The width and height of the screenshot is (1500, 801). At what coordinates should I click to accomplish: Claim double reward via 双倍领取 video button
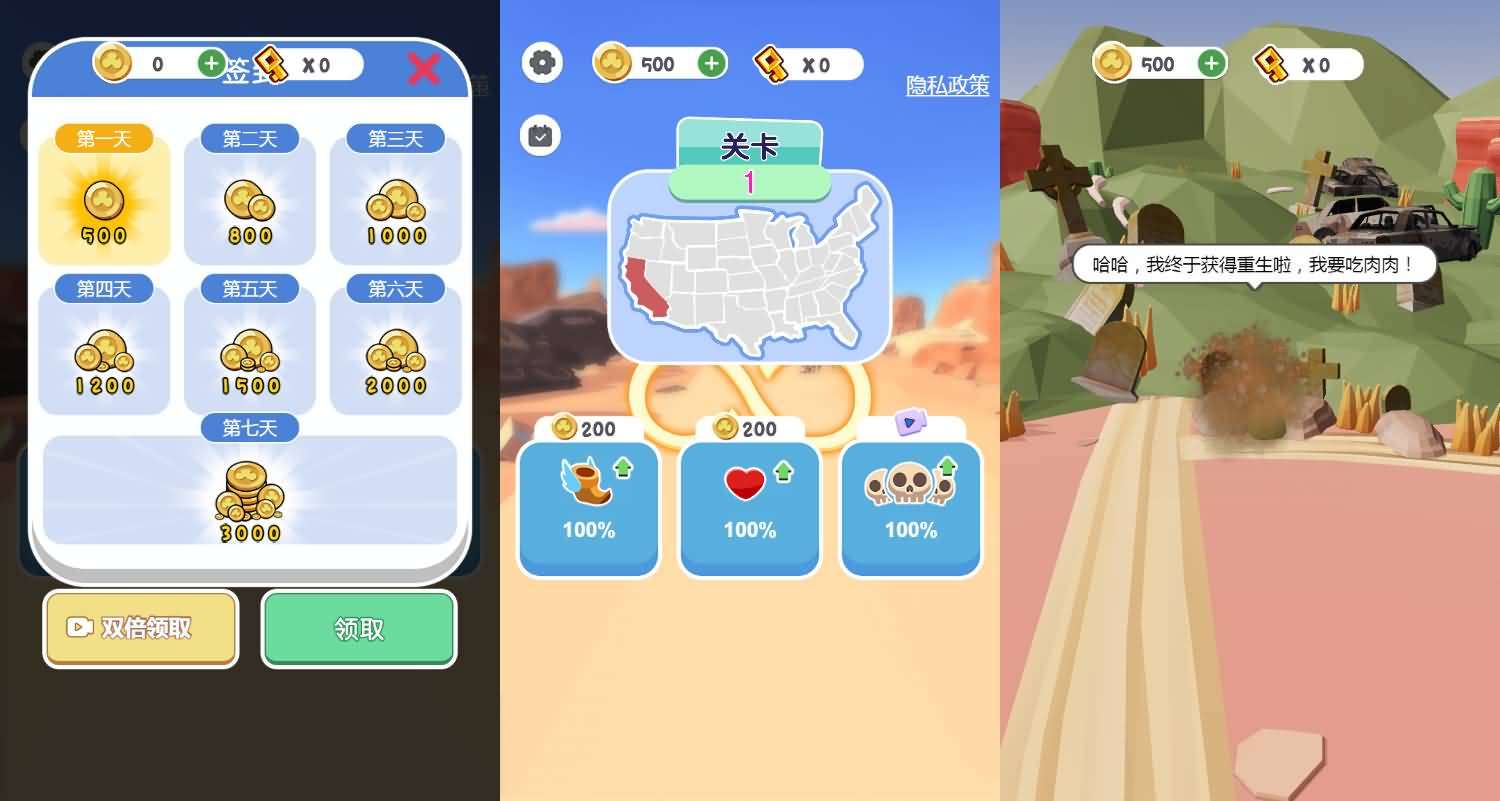point(140,628)
